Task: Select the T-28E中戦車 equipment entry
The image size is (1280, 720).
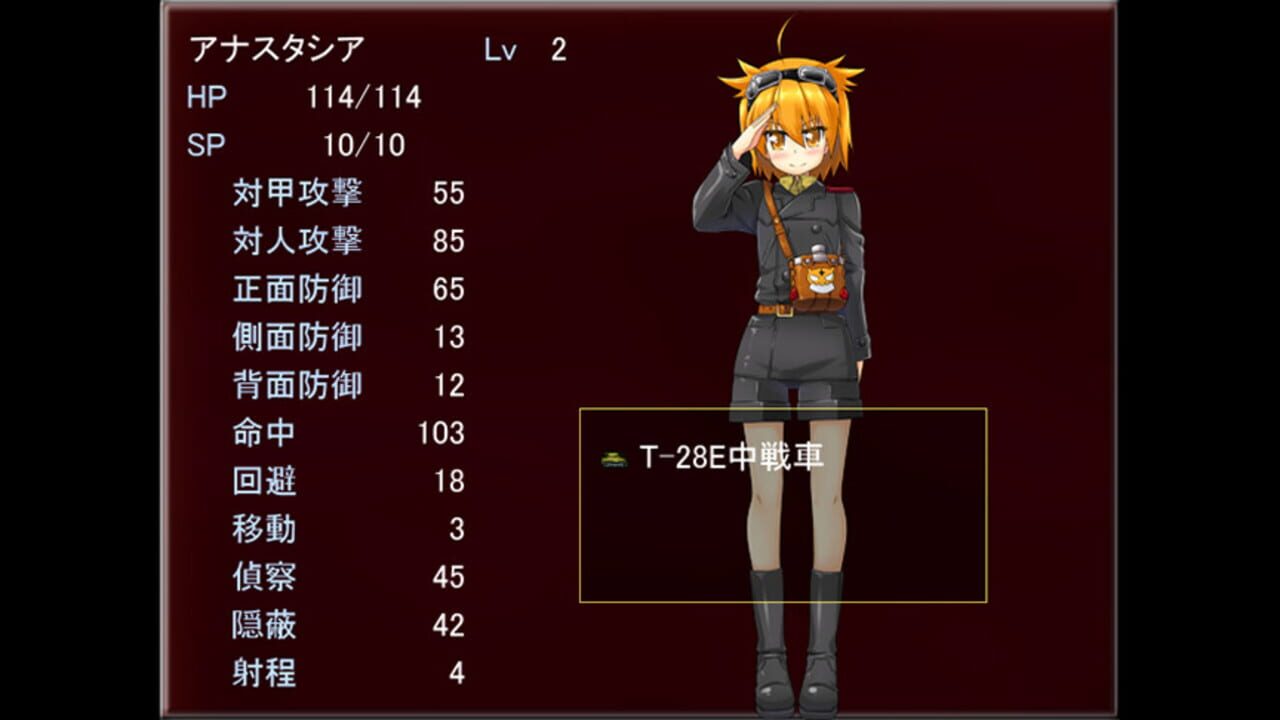Action: (x=730, y=455)
